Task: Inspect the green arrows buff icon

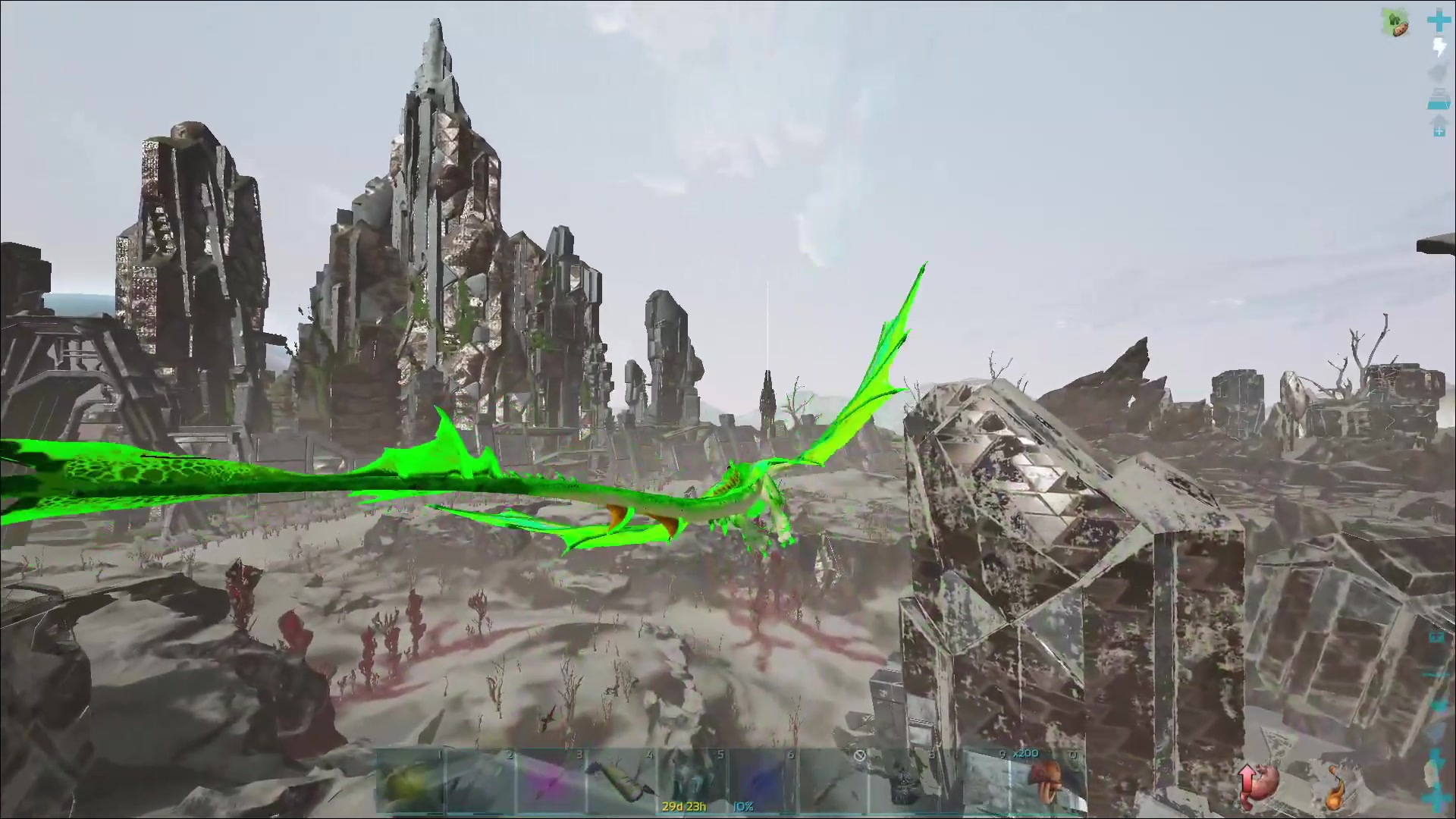Action: coord(1396,23)
